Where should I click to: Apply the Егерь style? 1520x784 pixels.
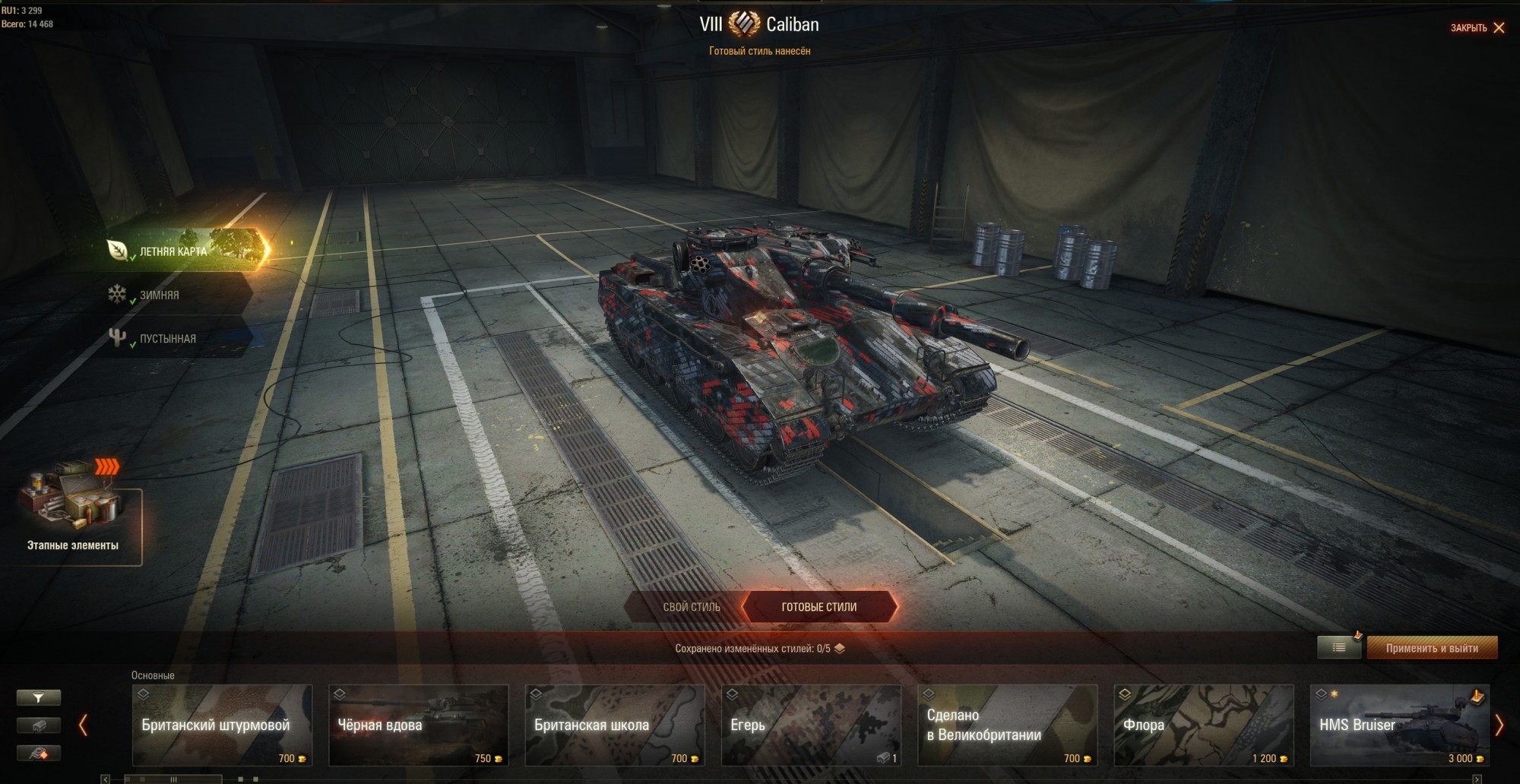tap(811, 726)
